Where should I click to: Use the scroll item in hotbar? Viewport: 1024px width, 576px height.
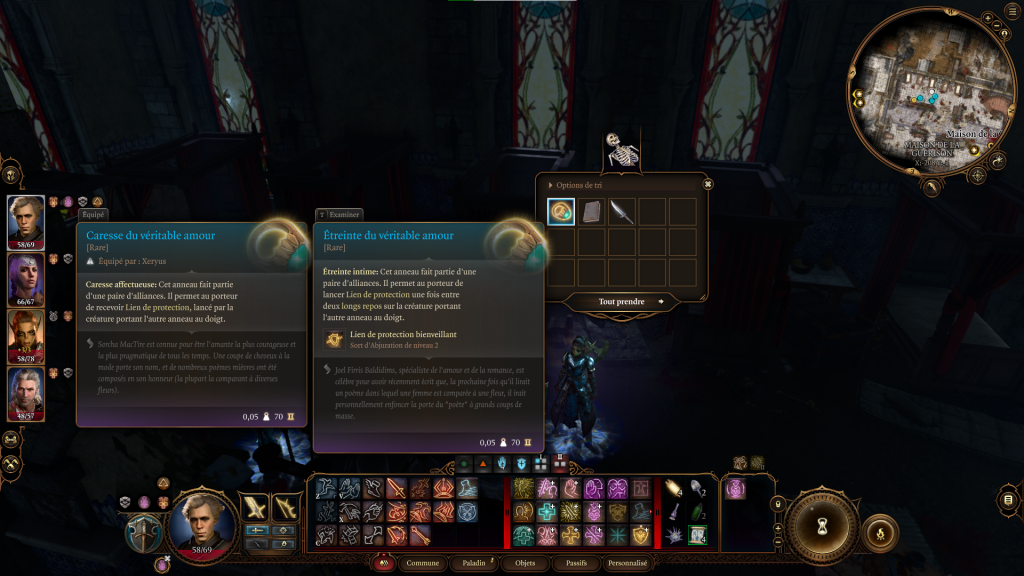tap(673, 488)
